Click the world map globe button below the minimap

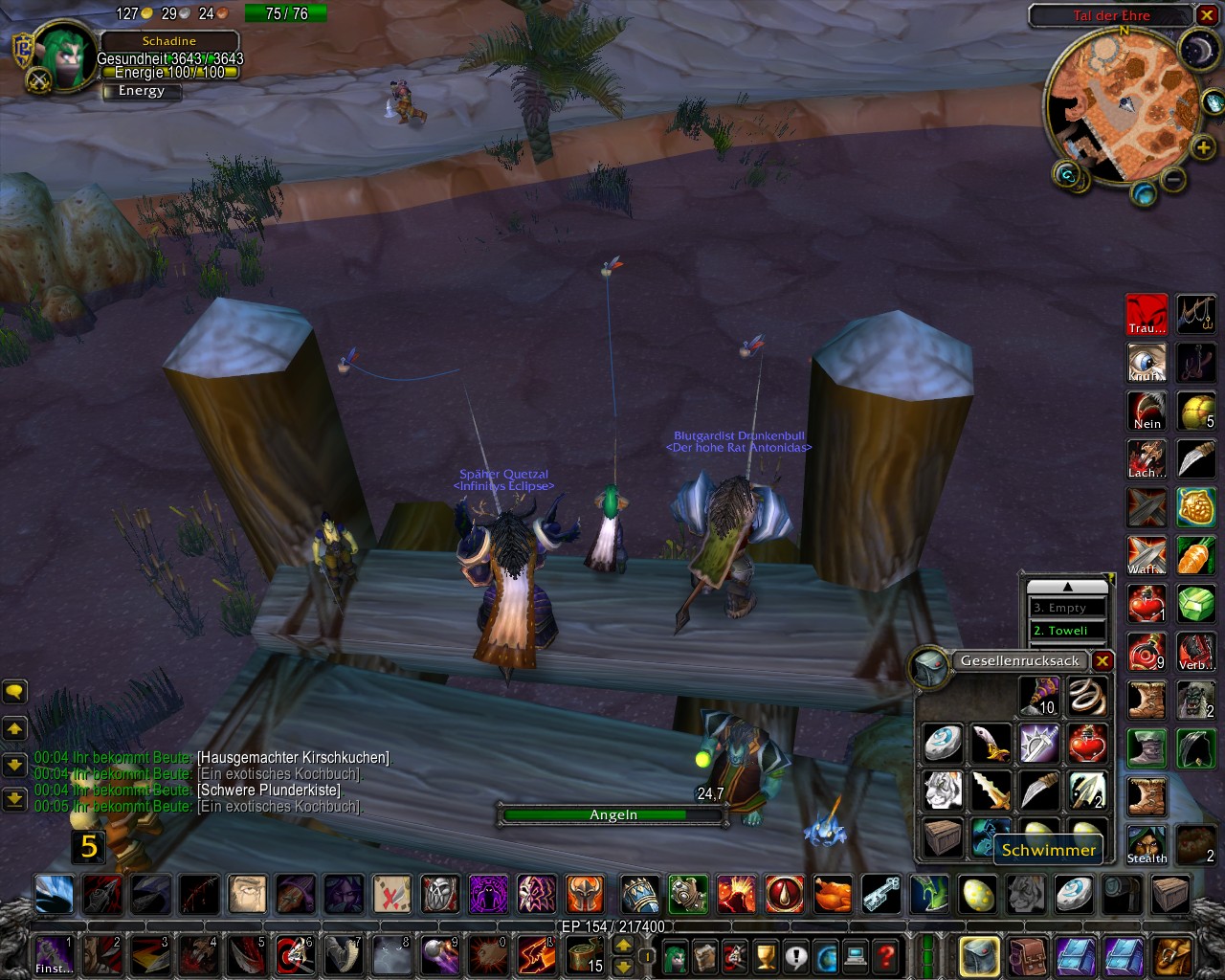click(x=1145, y=191)
